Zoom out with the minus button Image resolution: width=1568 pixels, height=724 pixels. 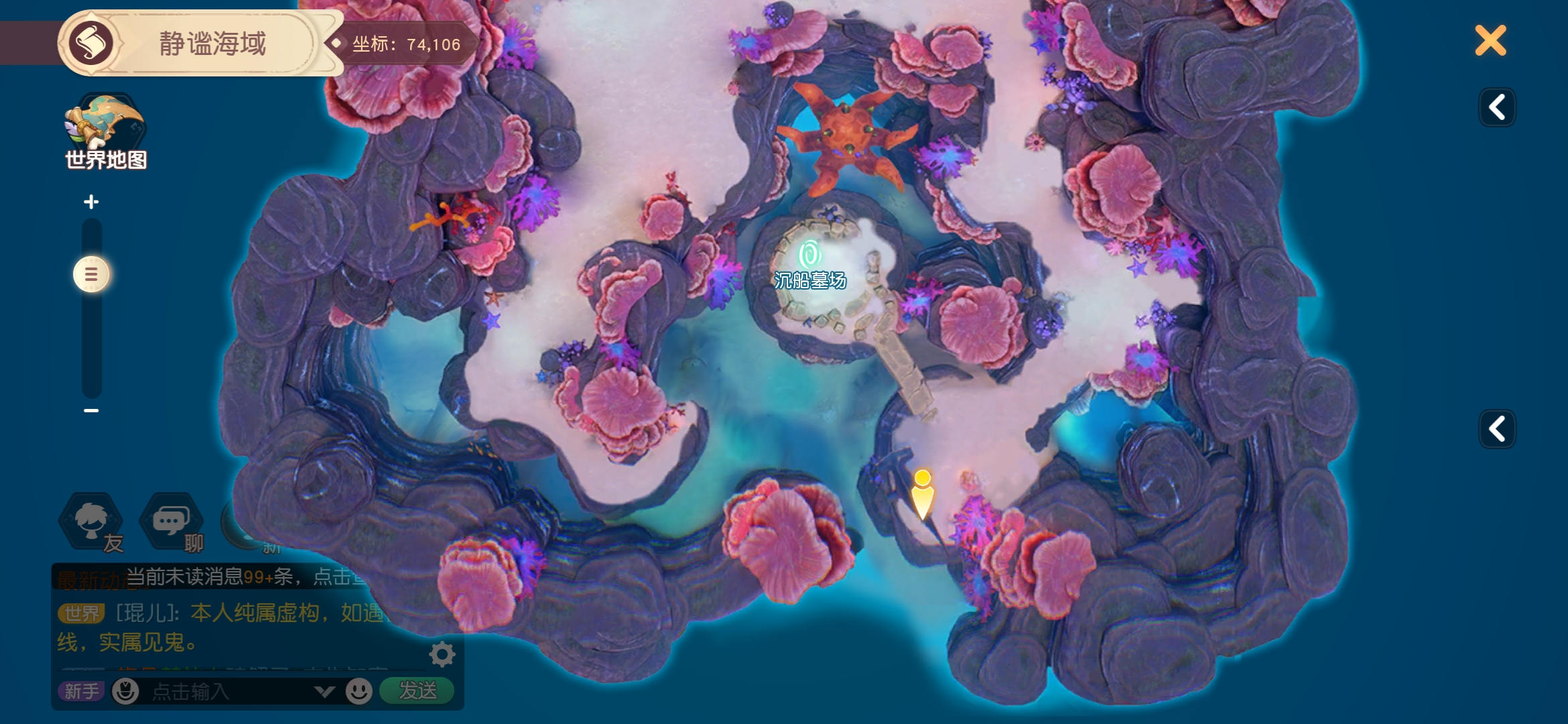[91, 410]
